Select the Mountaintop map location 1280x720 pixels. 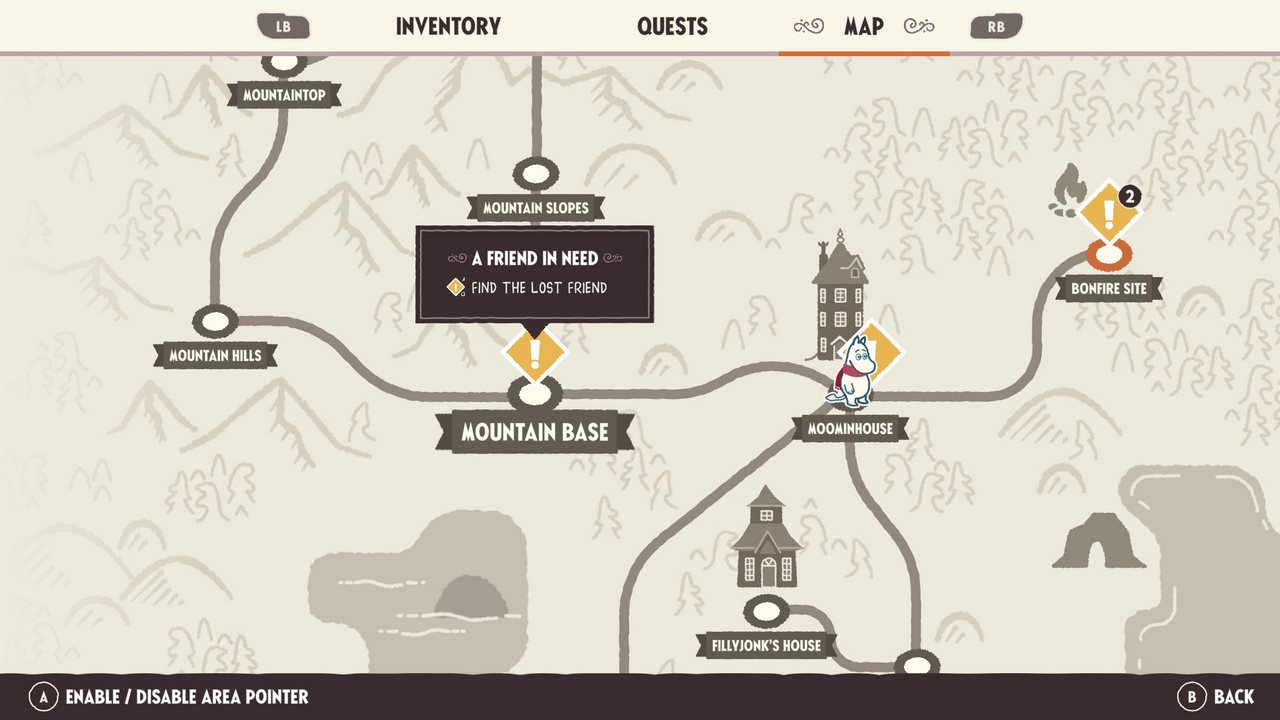285,96
